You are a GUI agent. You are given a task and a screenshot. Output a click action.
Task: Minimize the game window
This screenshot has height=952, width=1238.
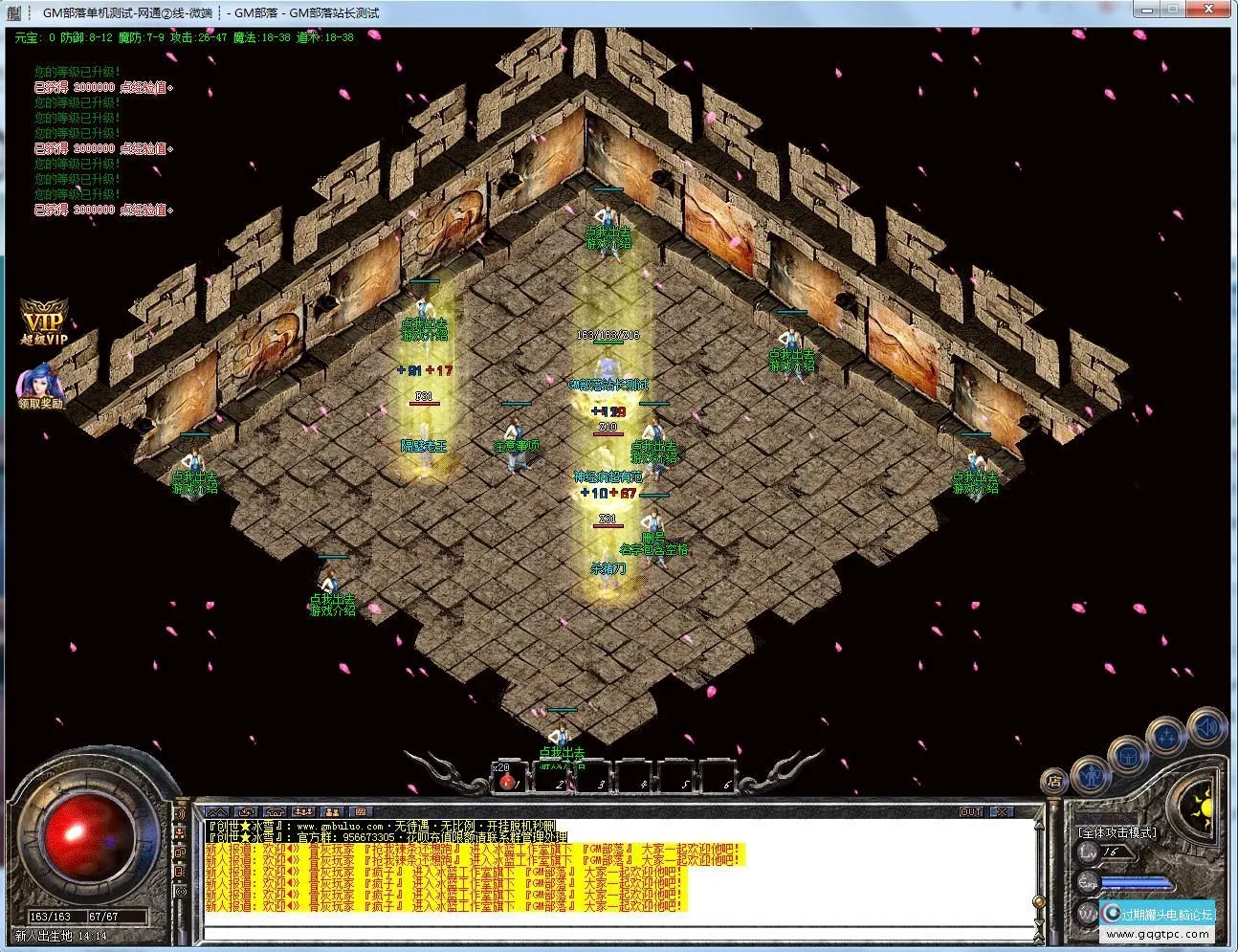tap(1145, 11)
